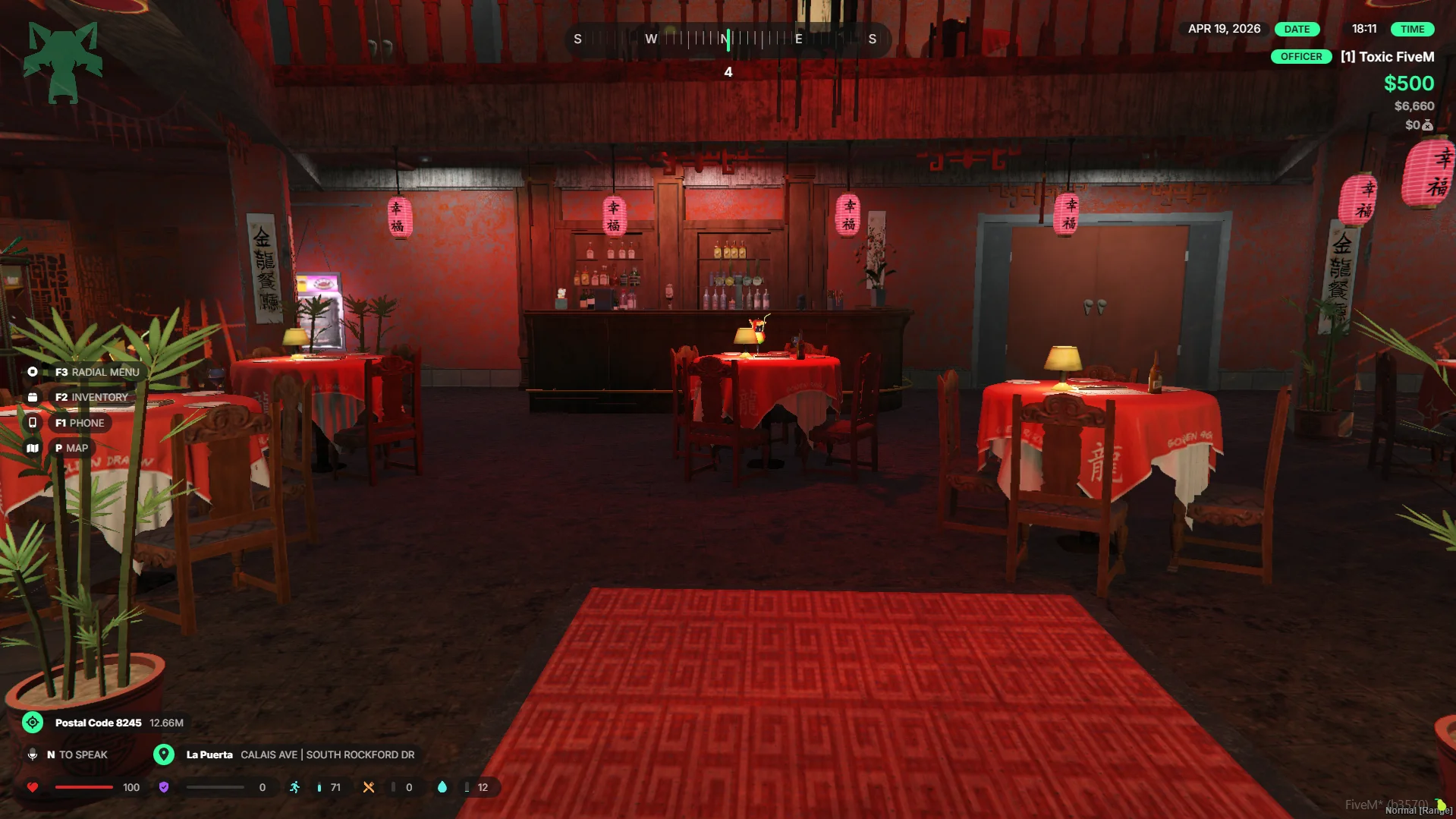The height and width of the screenshot is (819, 1456).
Task: Click the compass heading bar
Action: (x=727, y=39)
